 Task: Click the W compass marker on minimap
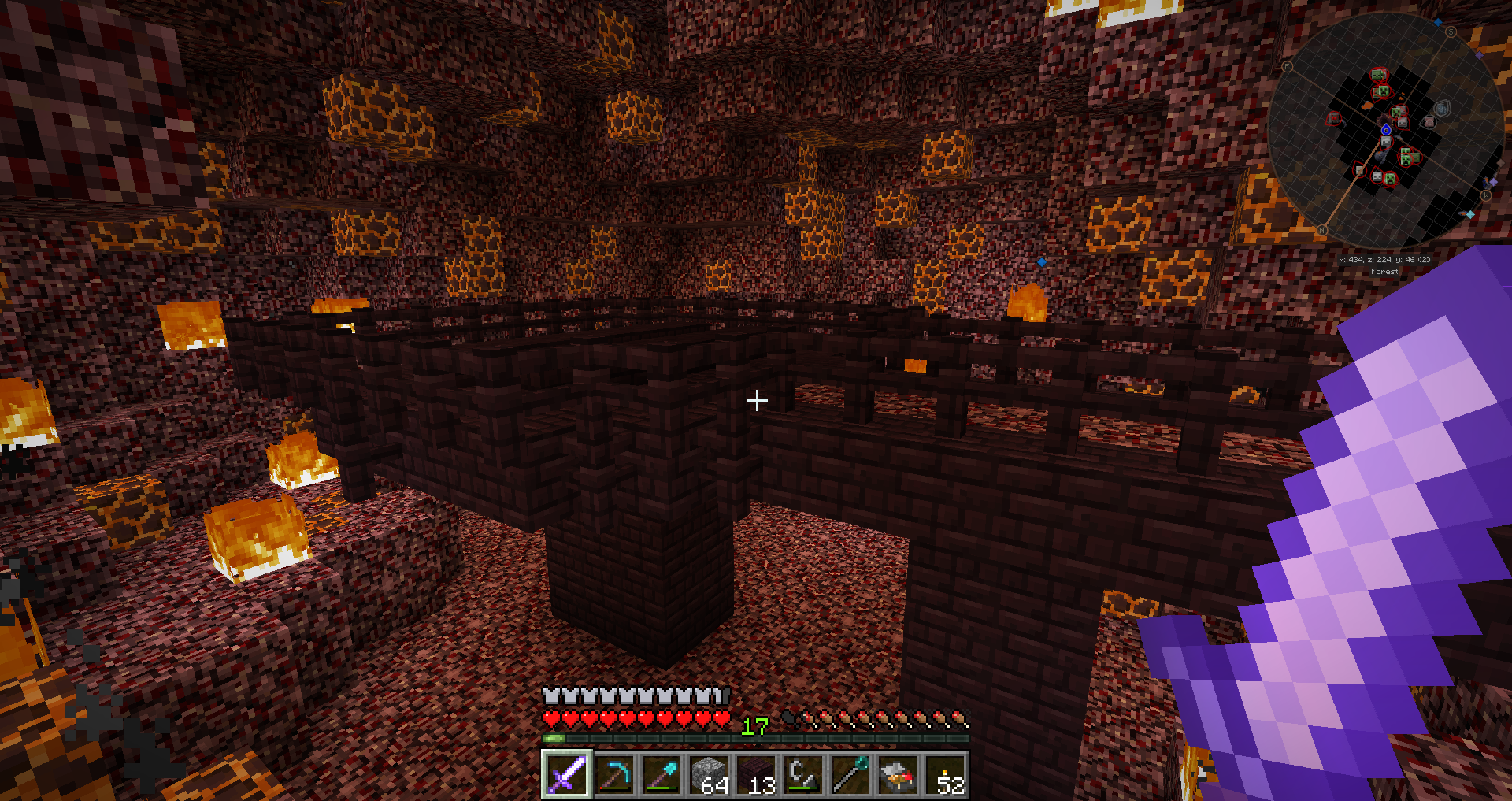[1486, 195]
